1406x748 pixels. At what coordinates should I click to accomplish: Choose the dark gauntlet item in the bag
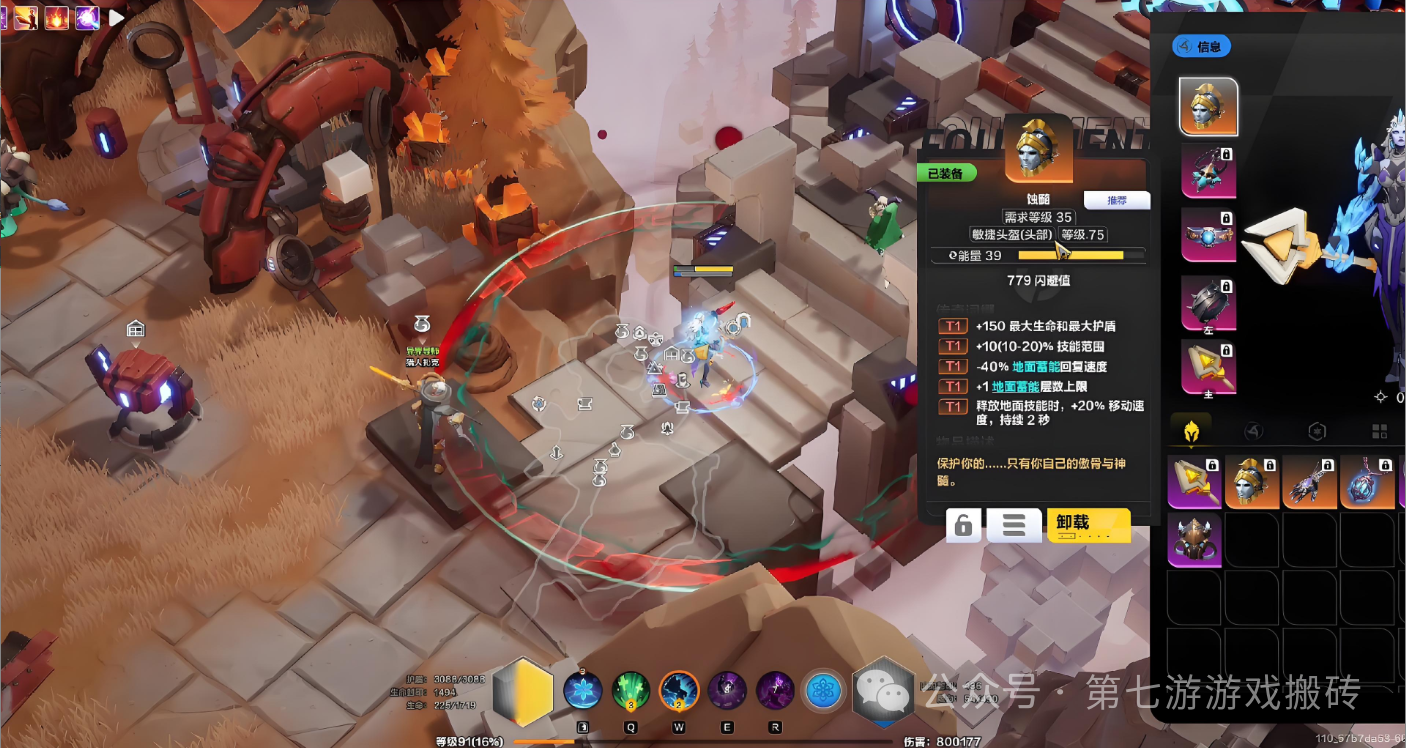(x=1310, y=481)
